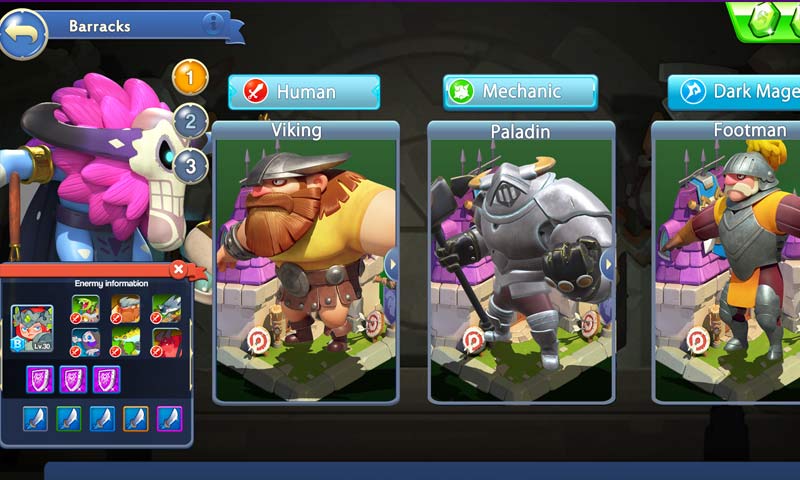Select the orange-framed sword icon
Image resolution: width=800 pixels, height=480 pixels.
(x=135, y=418)
